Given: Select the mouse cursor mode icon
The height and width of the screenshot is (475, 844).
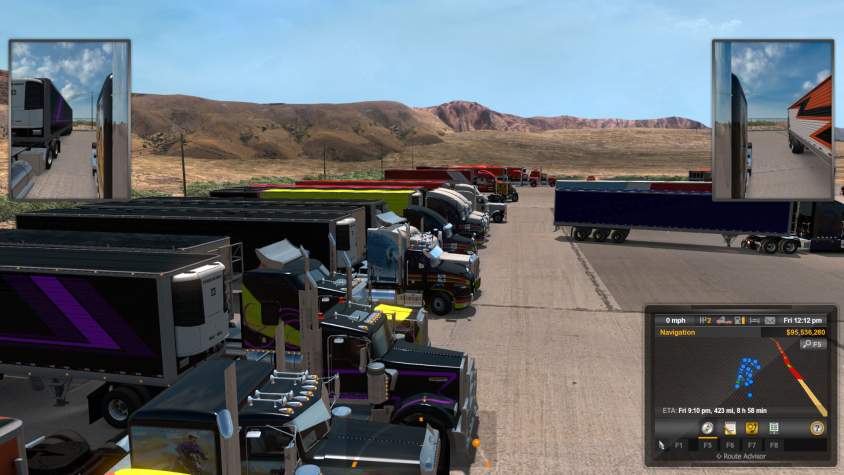Looking at the screenshot, I should click(x=661, y=445).
